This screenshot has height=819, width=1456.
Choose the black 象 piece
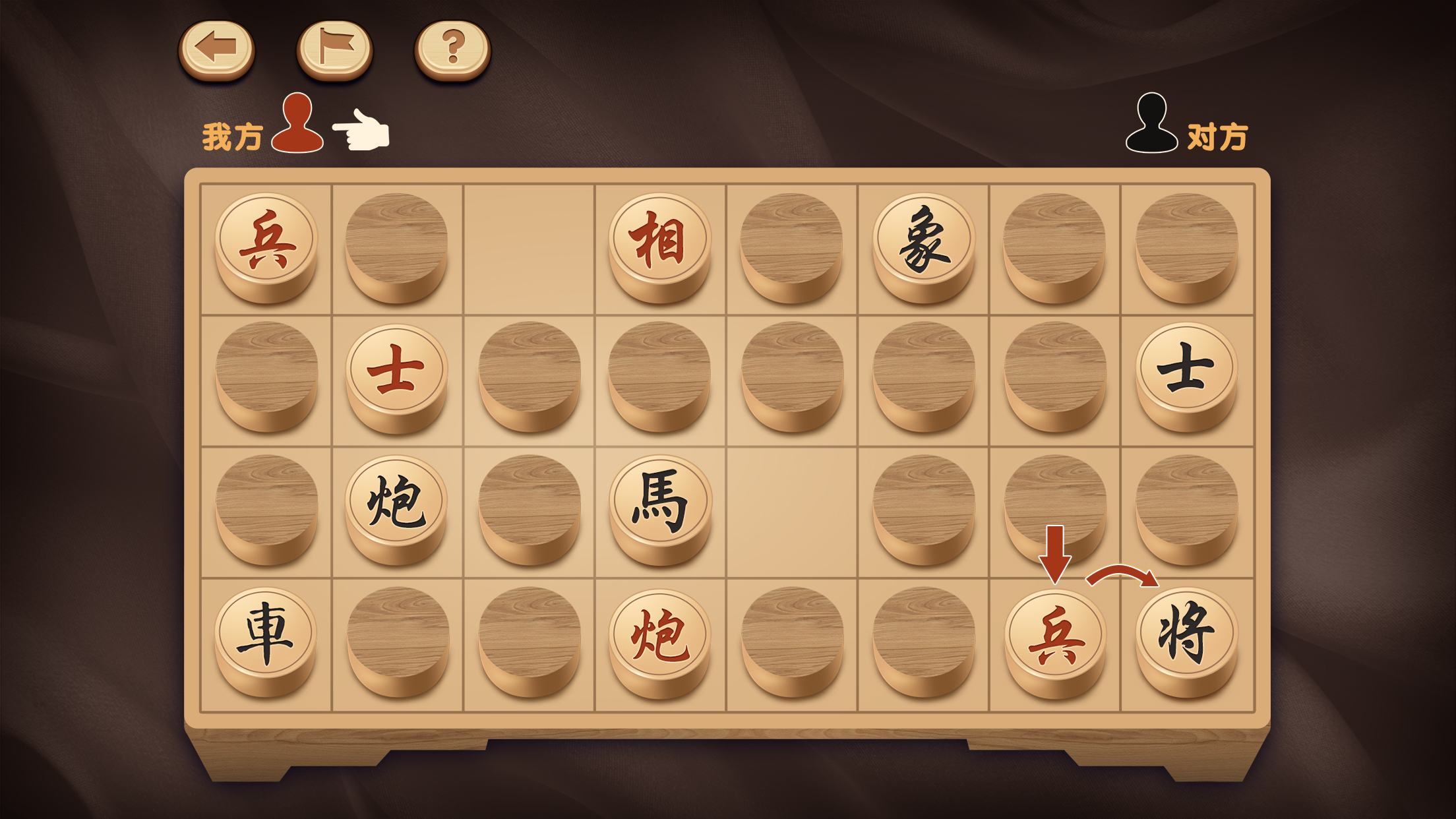tap(923, 240)
